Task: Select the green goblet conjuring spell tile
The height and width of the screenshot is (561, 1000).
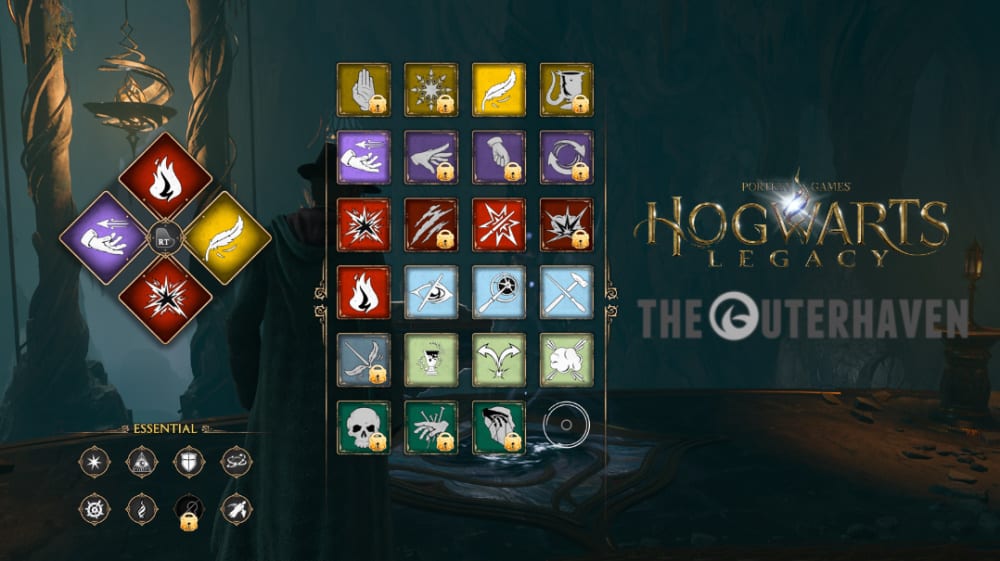Action: point(431,359)
